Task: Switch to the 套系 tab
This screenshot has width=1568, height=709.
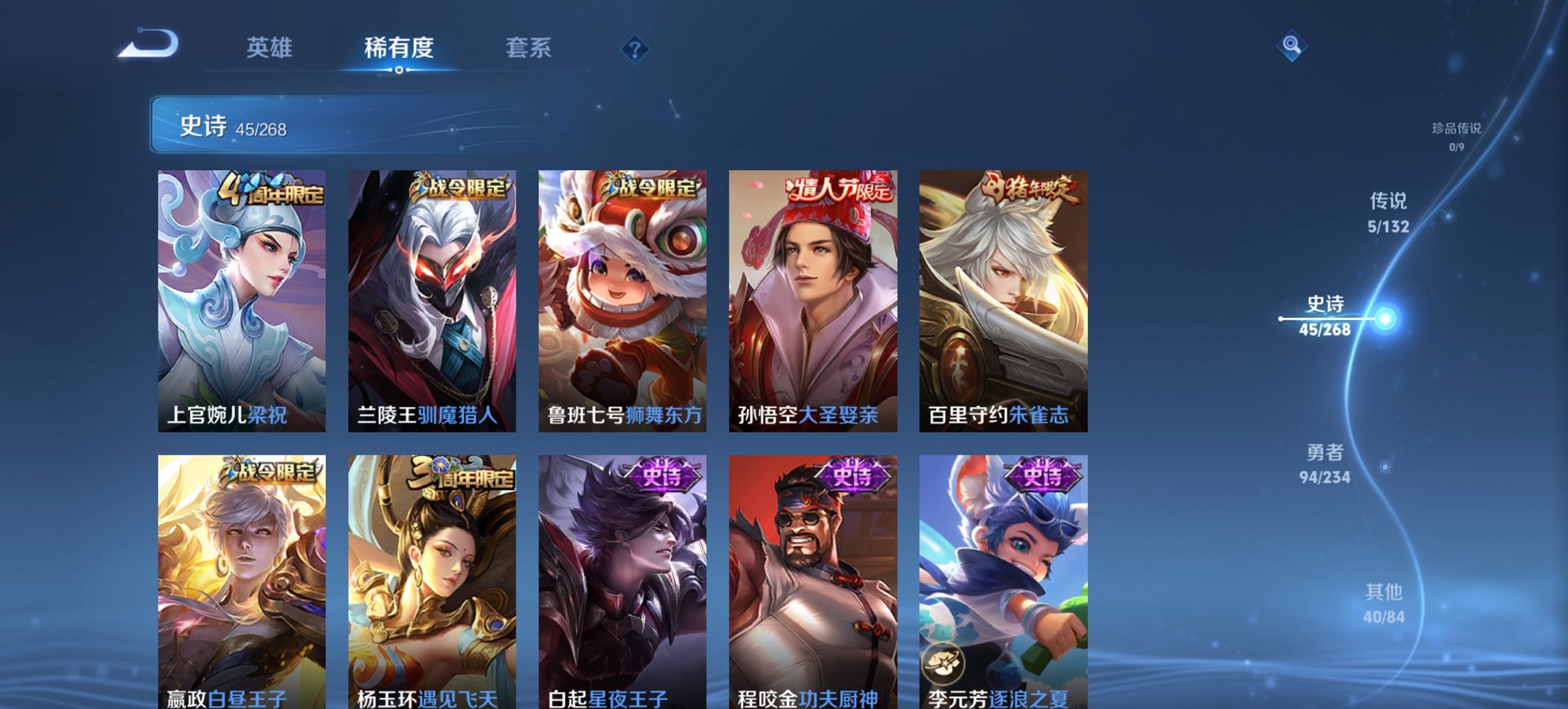Action: pos(528,47)
